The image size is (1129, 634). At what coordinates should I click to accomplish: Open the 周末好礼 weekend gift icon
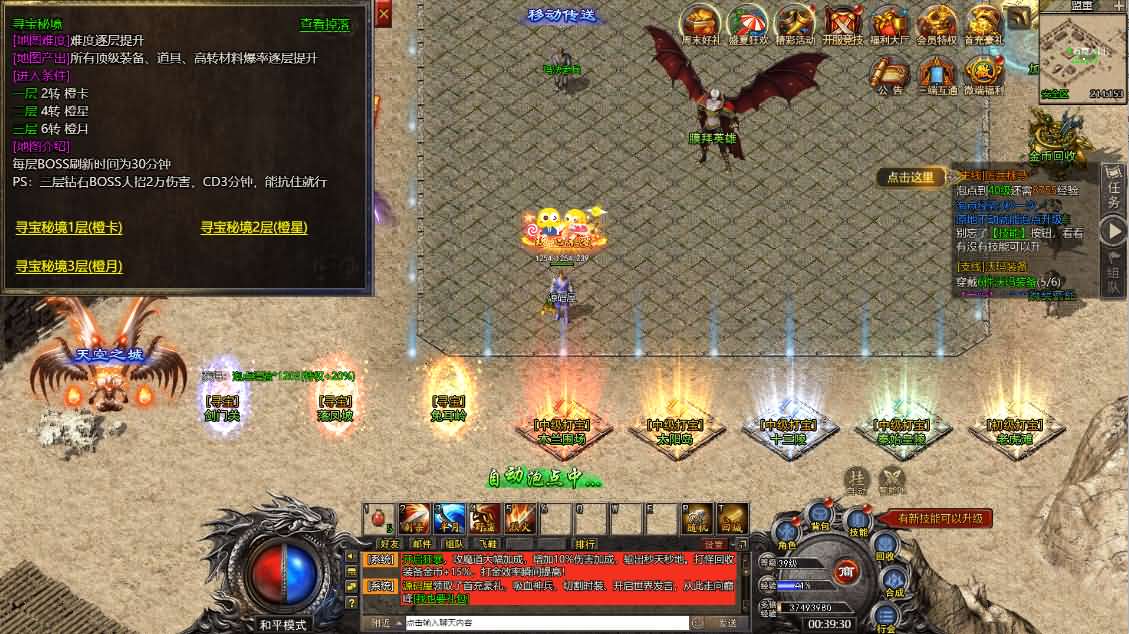tap(699, 26)
